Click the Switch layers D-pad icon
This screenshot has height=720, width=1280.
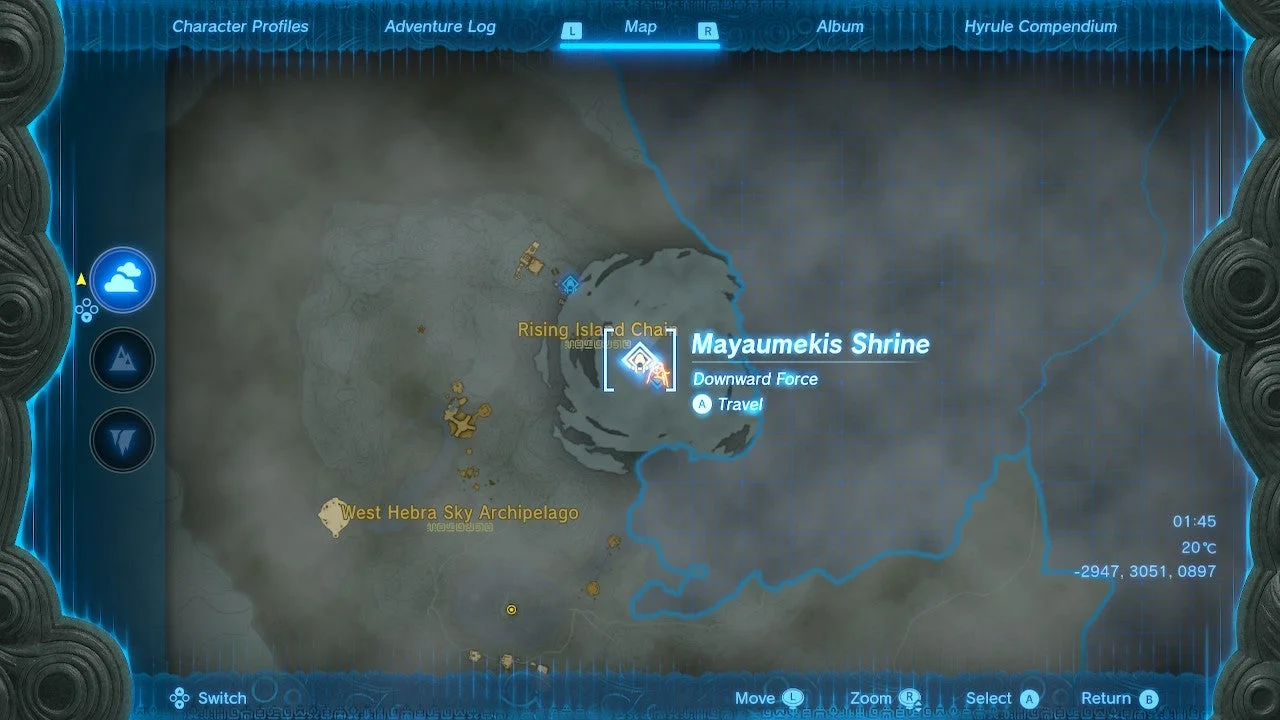click(x=180, y=697)
